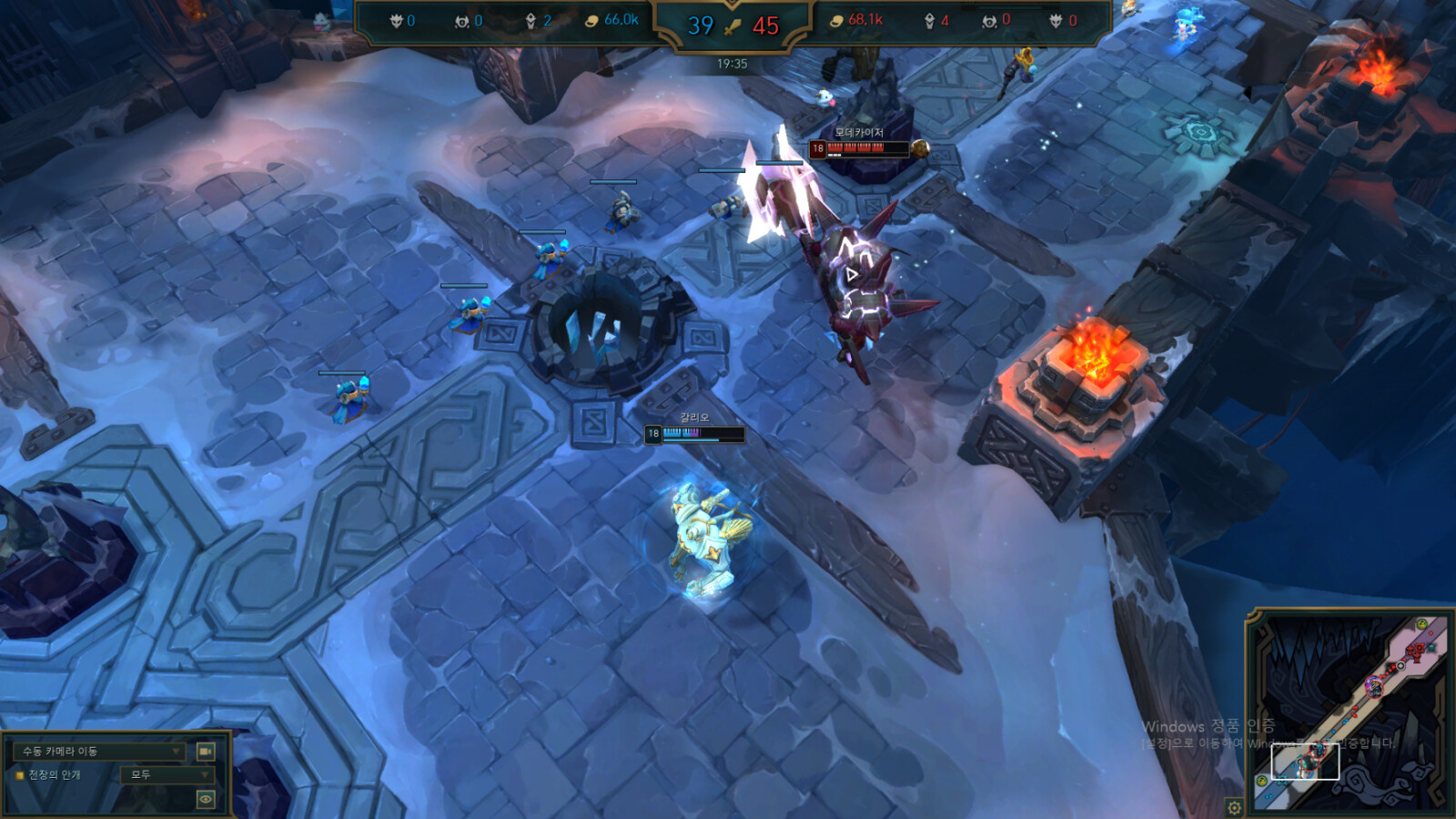Open the 수동 카메라 이동 camera mode dropdown

[99, 751]
